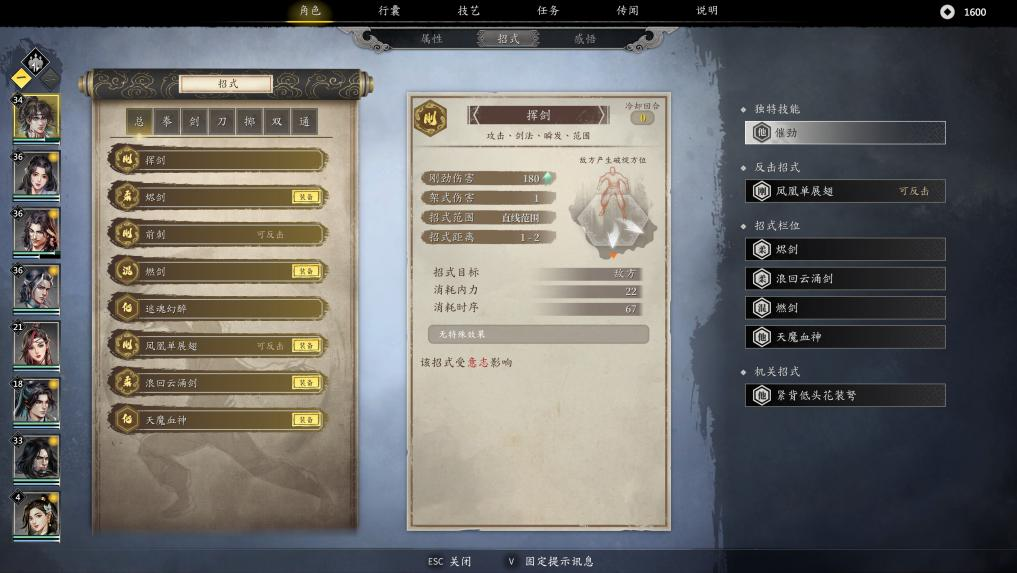Open the 行囊 inventory tab
Viewport: 1017px width, 573px height.
[389, 11]
